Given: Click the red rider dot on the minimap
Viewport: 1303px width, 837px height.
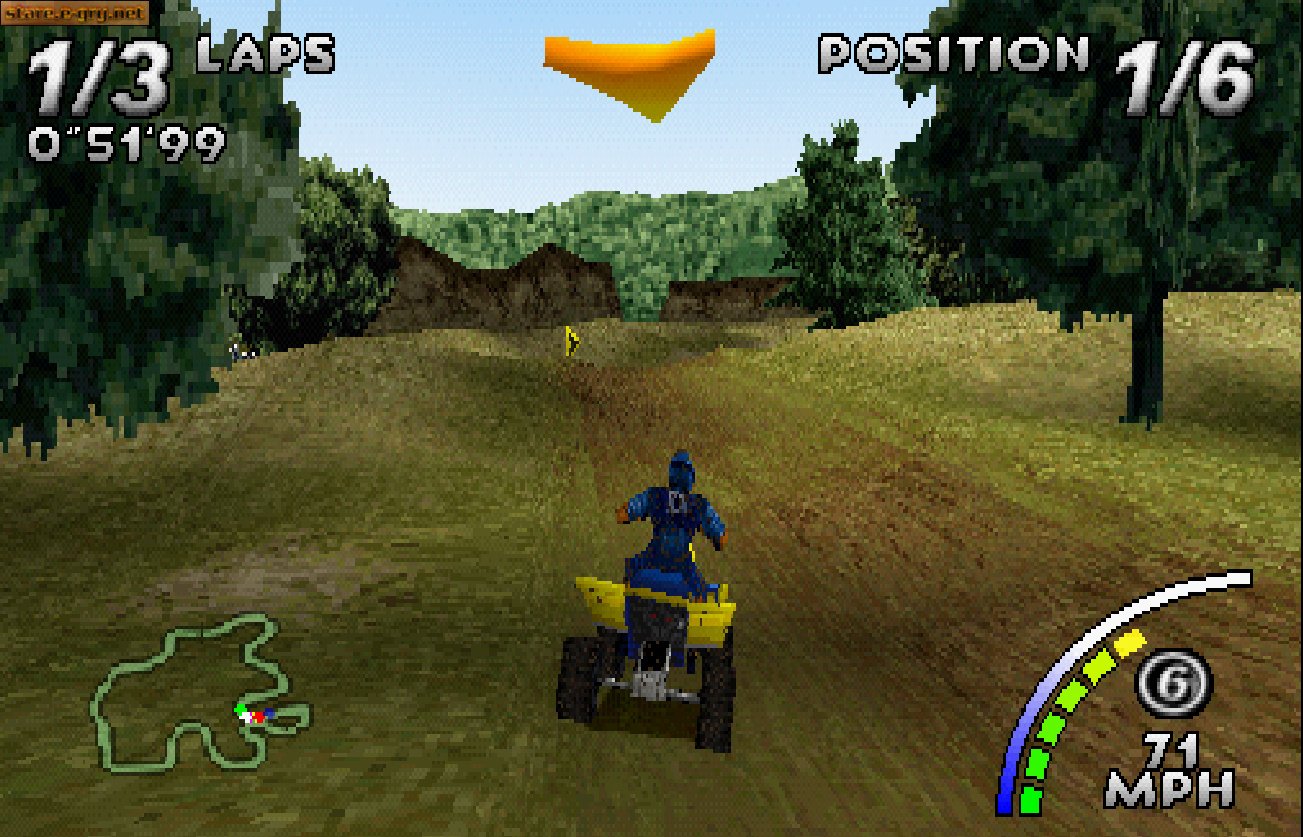Looking at the screenshot, I should coord(259,717).
